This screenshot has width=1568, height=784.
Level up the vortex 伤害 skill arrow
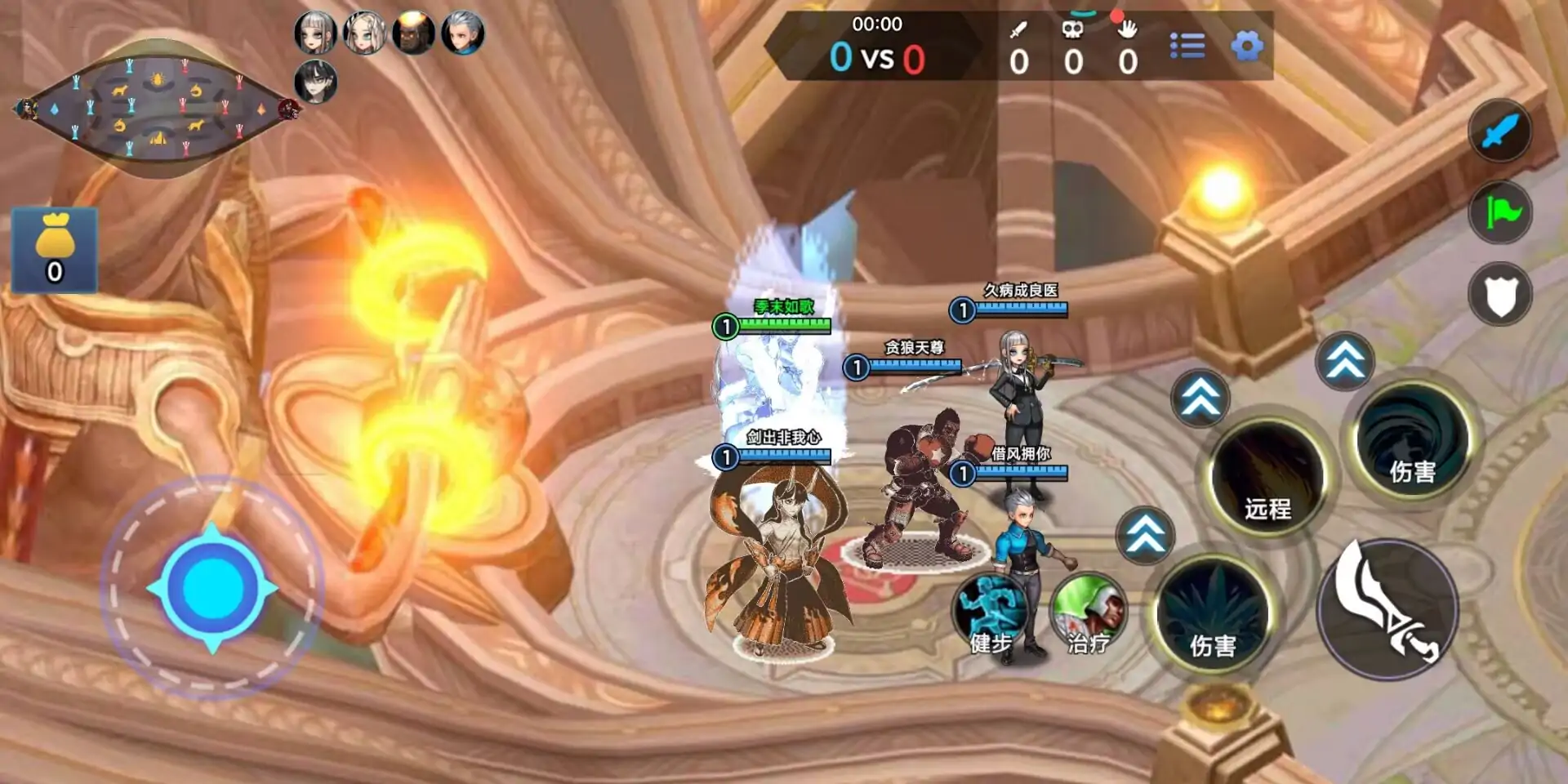coord(1345,360)
